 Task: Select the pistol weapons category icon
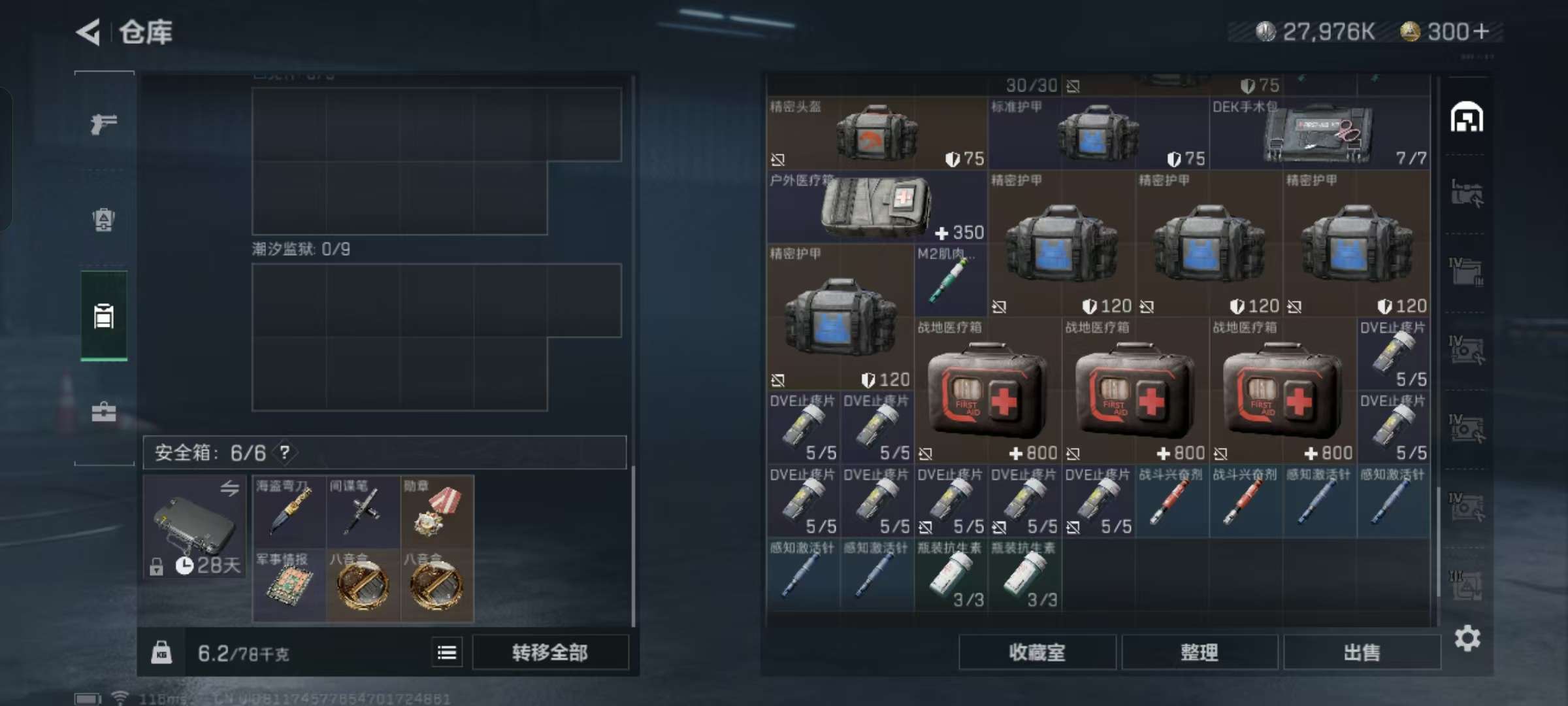[x=105, y=122]
